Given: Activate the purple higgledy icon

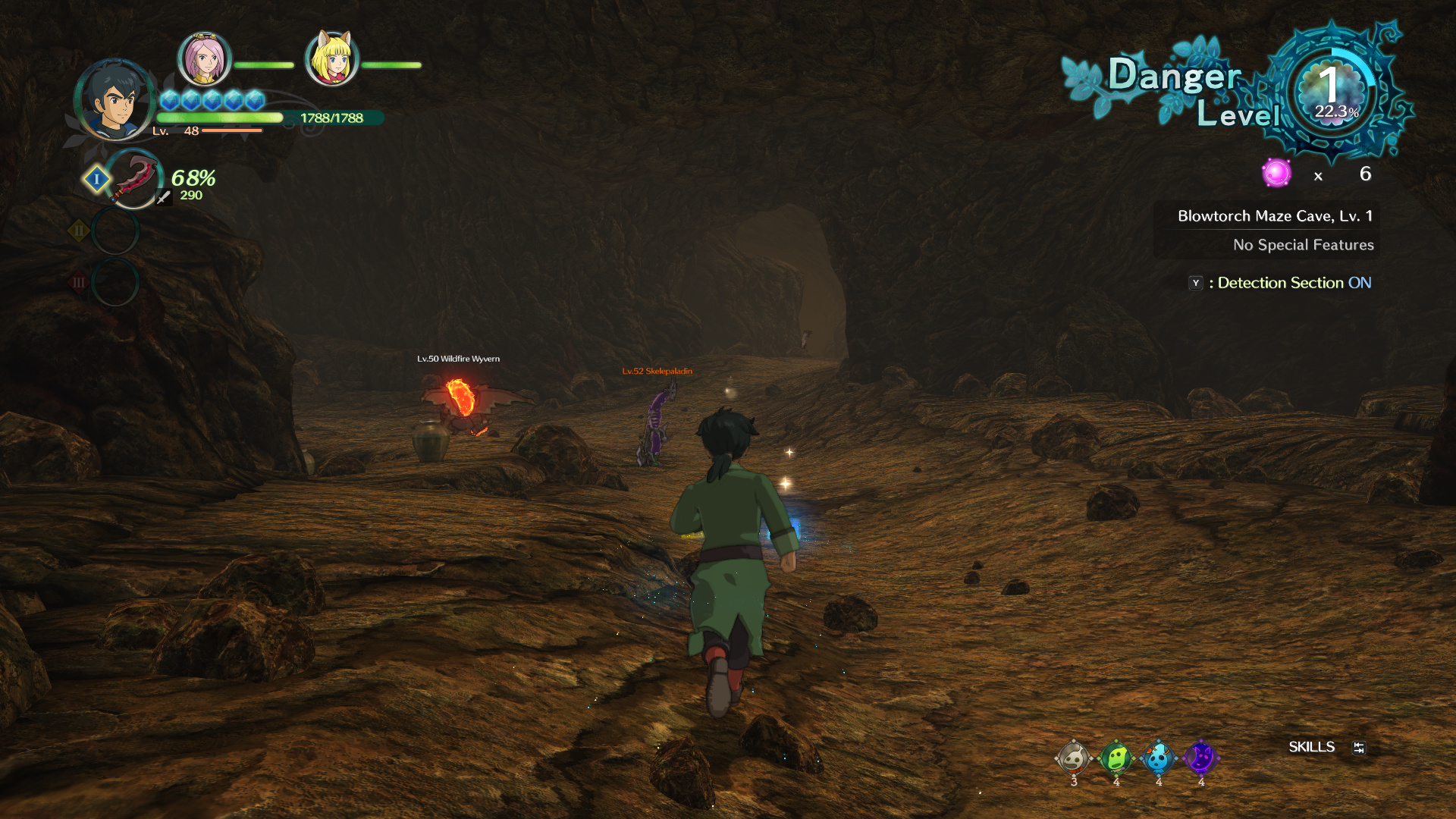Looking at the screenshot, I should click(1200, 758).
